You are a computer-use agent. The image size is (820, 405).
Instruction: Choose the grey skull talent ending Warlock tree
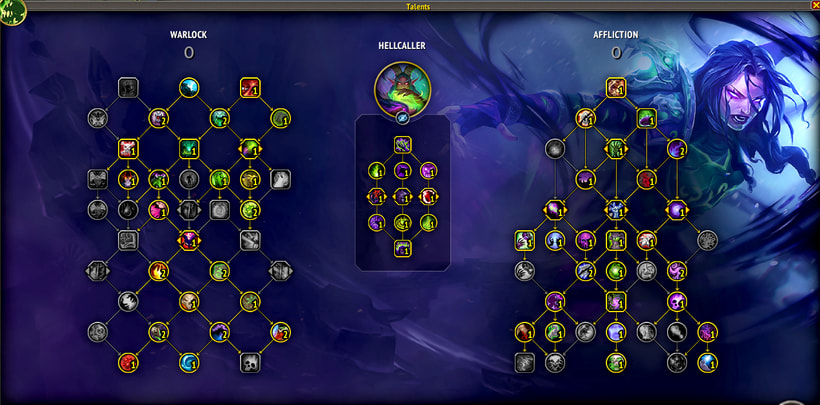point(250,361)
